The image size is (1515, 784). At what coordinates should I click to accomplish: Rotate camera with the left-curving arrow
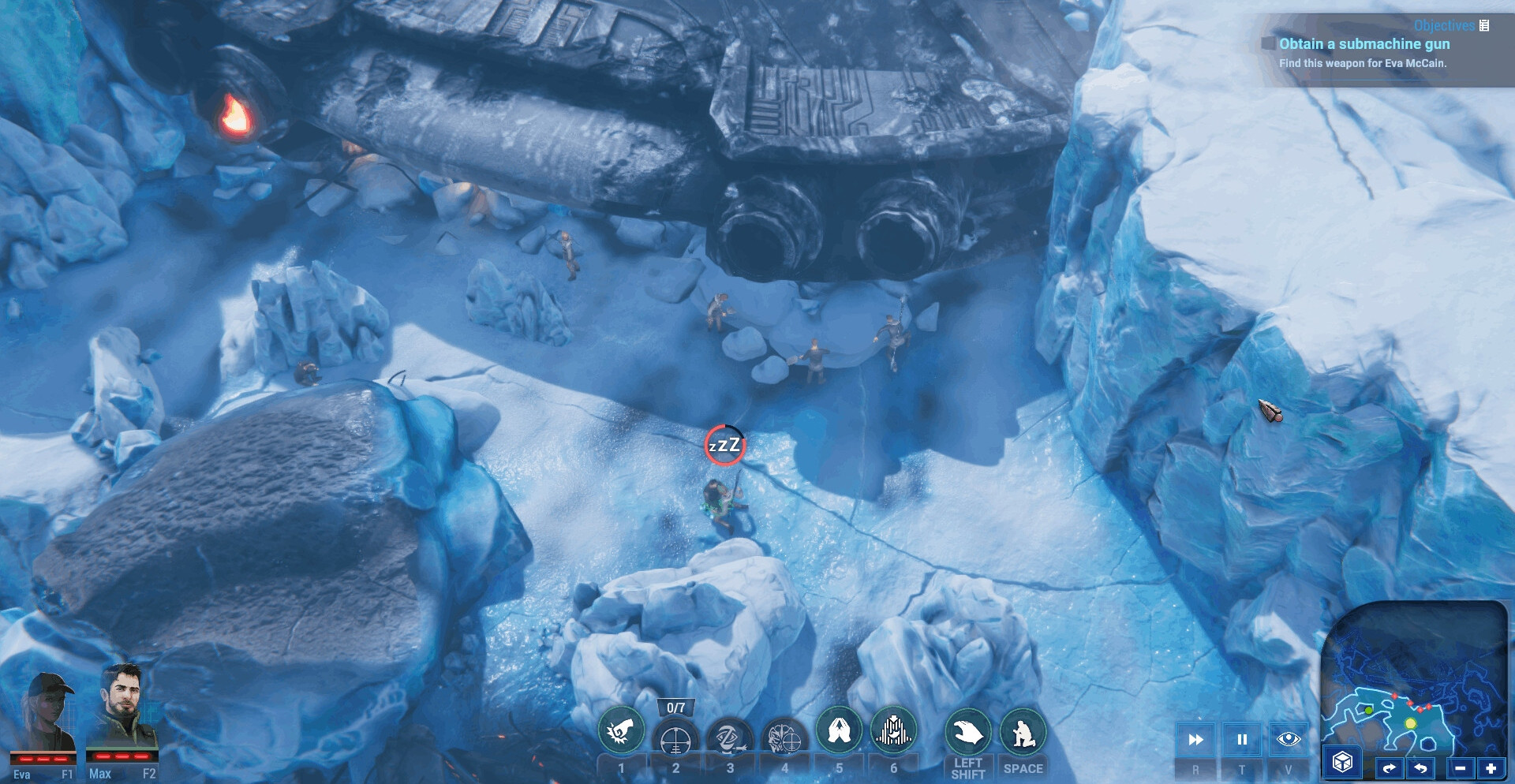click(x=1420, y=767)
